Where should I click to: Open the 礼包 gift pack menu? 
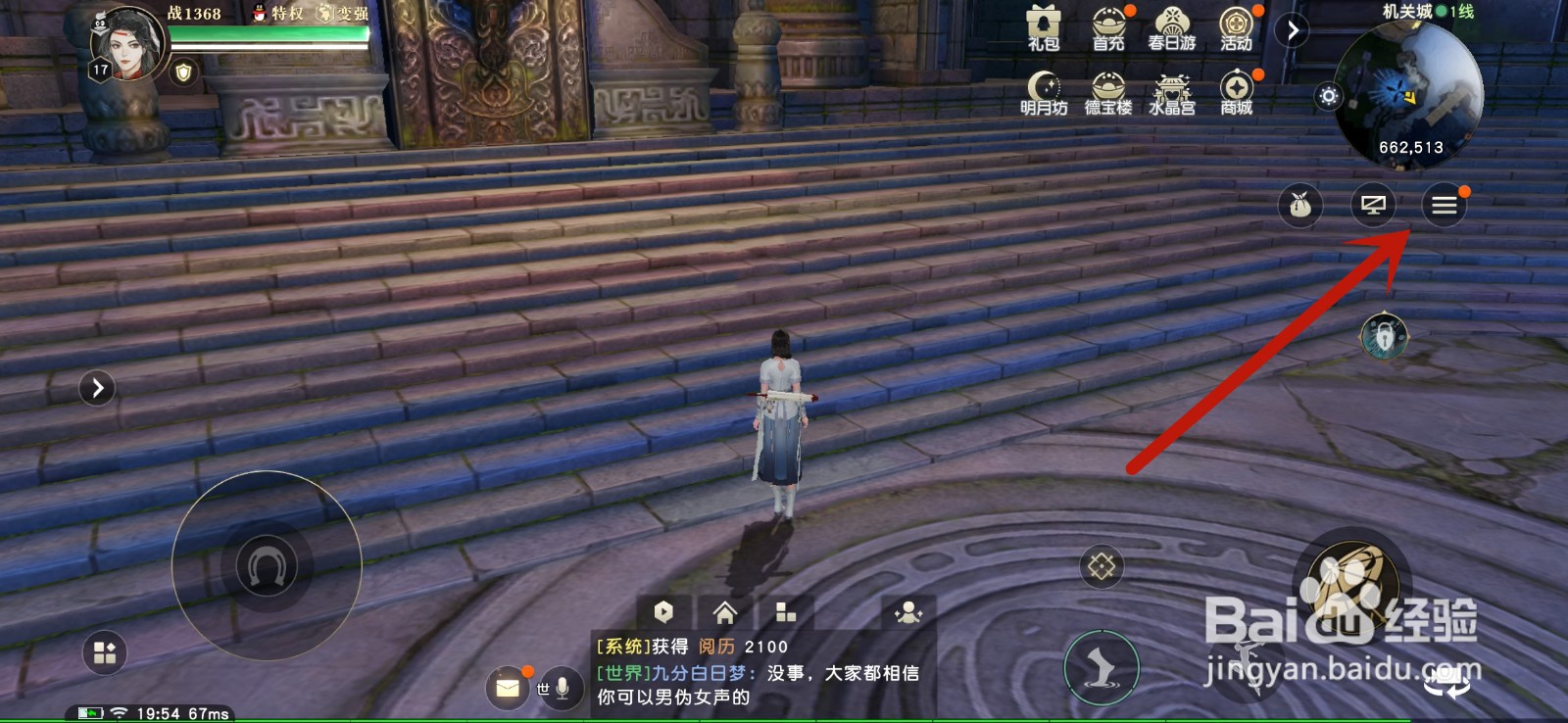1044,24
